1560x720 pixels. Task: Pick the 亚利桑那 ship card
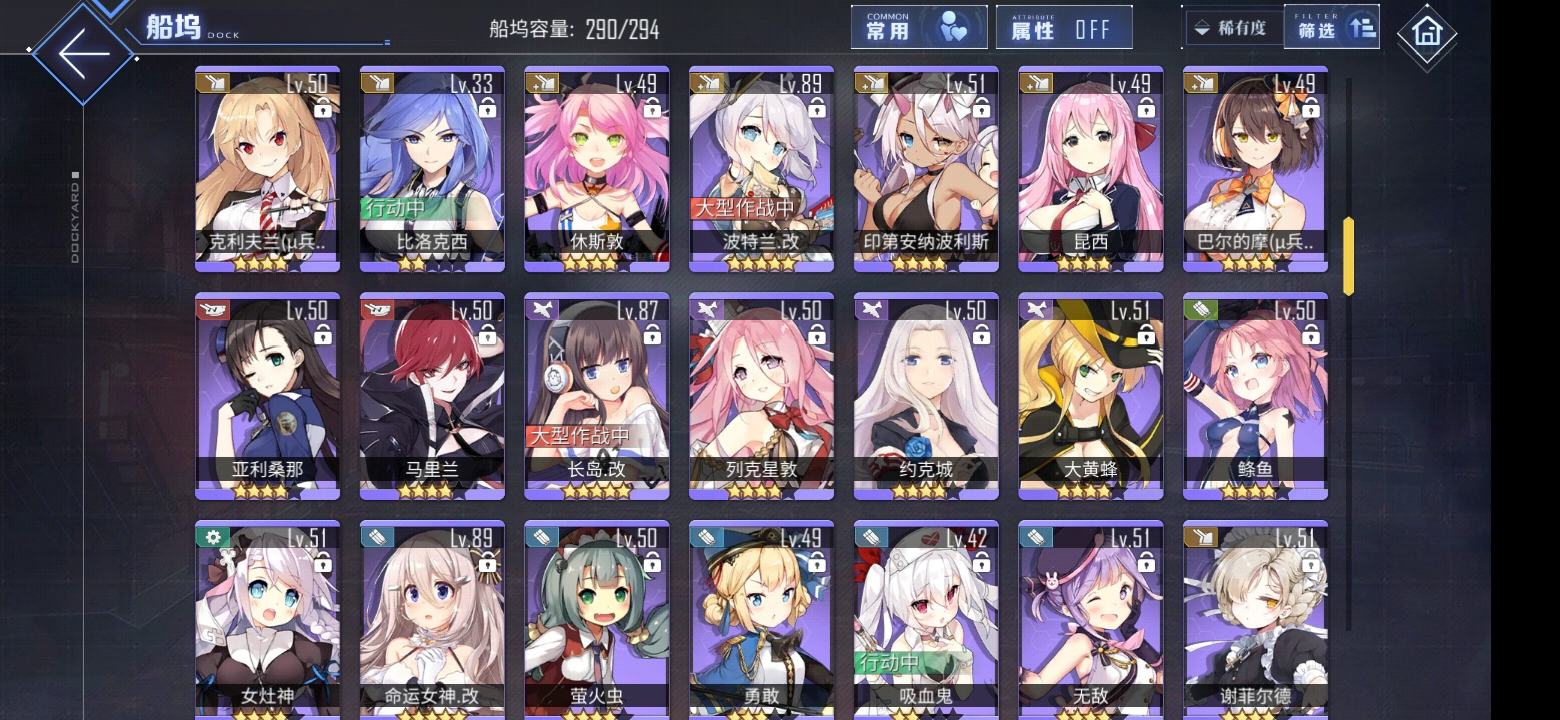(x=267, y=395)
